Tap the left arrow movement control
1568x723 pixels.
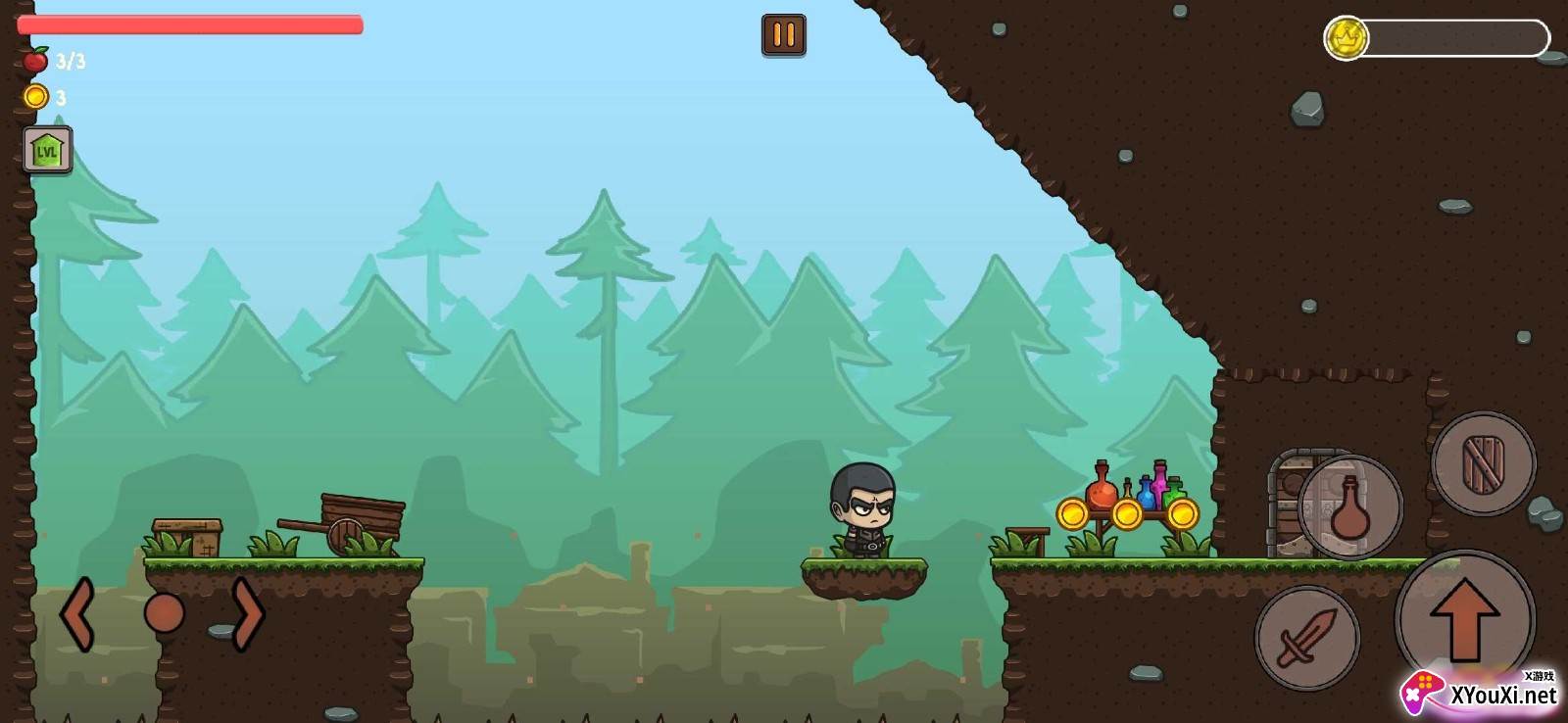pos(77,614)
